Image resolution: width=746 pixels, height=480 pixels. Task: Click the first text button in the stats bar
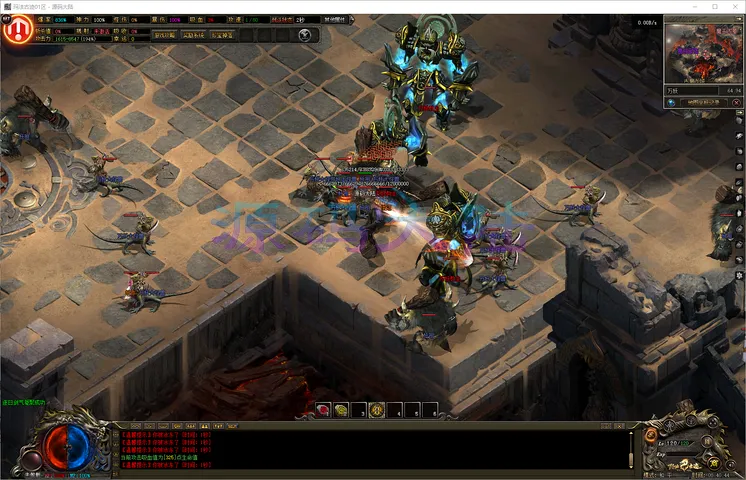point(164,35)
